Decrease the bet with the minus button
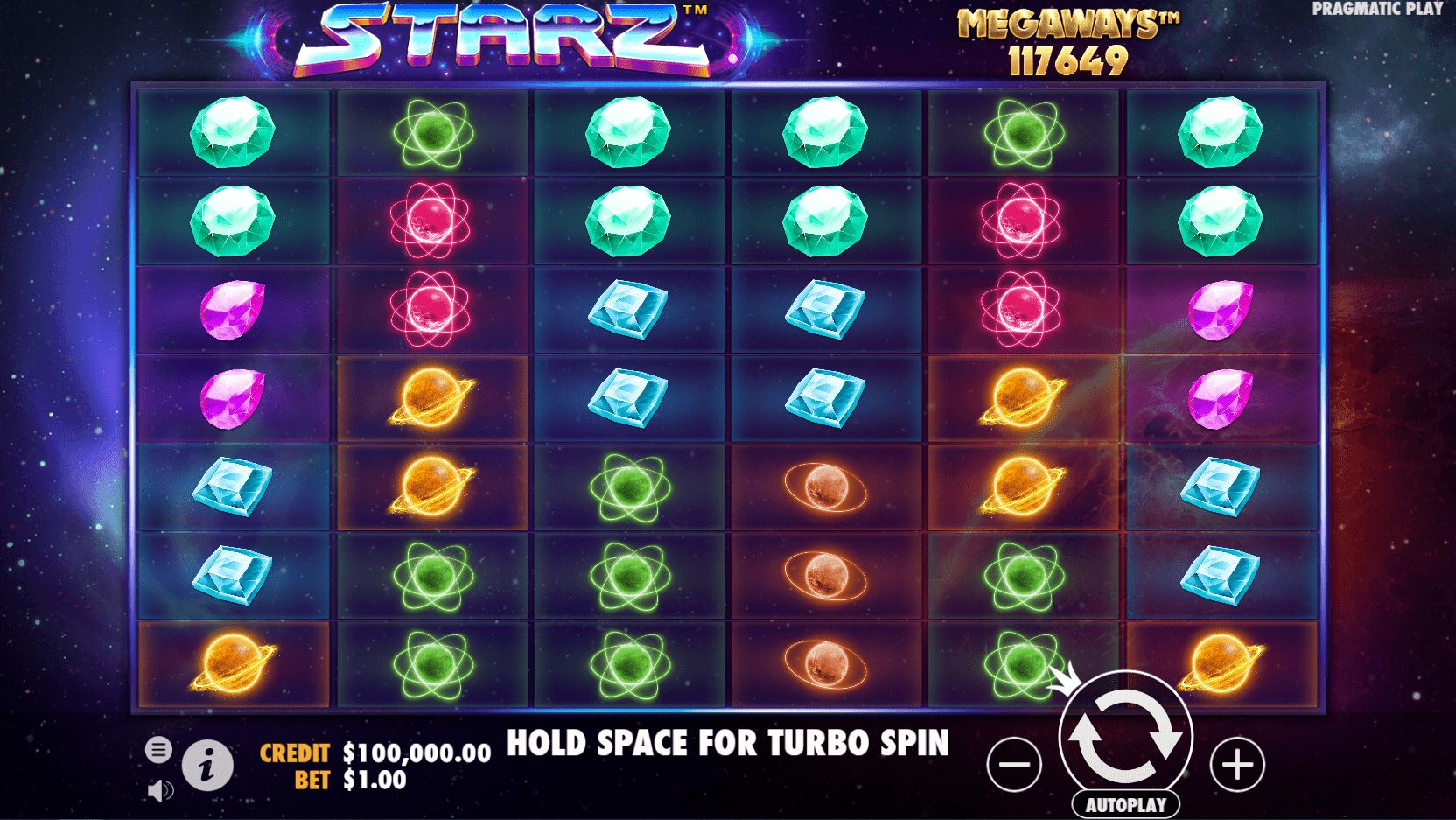 coord(1014,765)
